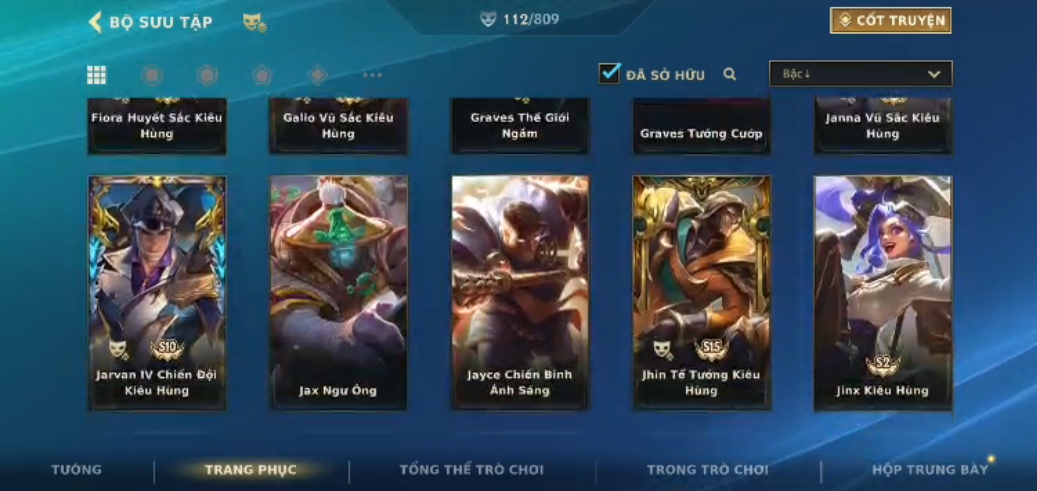The height and width of the screenshot is (491, 1037).
Task: Open Jayce Chiến Binh Ánh Sáng skin
Action: click(x=520, y=292)
